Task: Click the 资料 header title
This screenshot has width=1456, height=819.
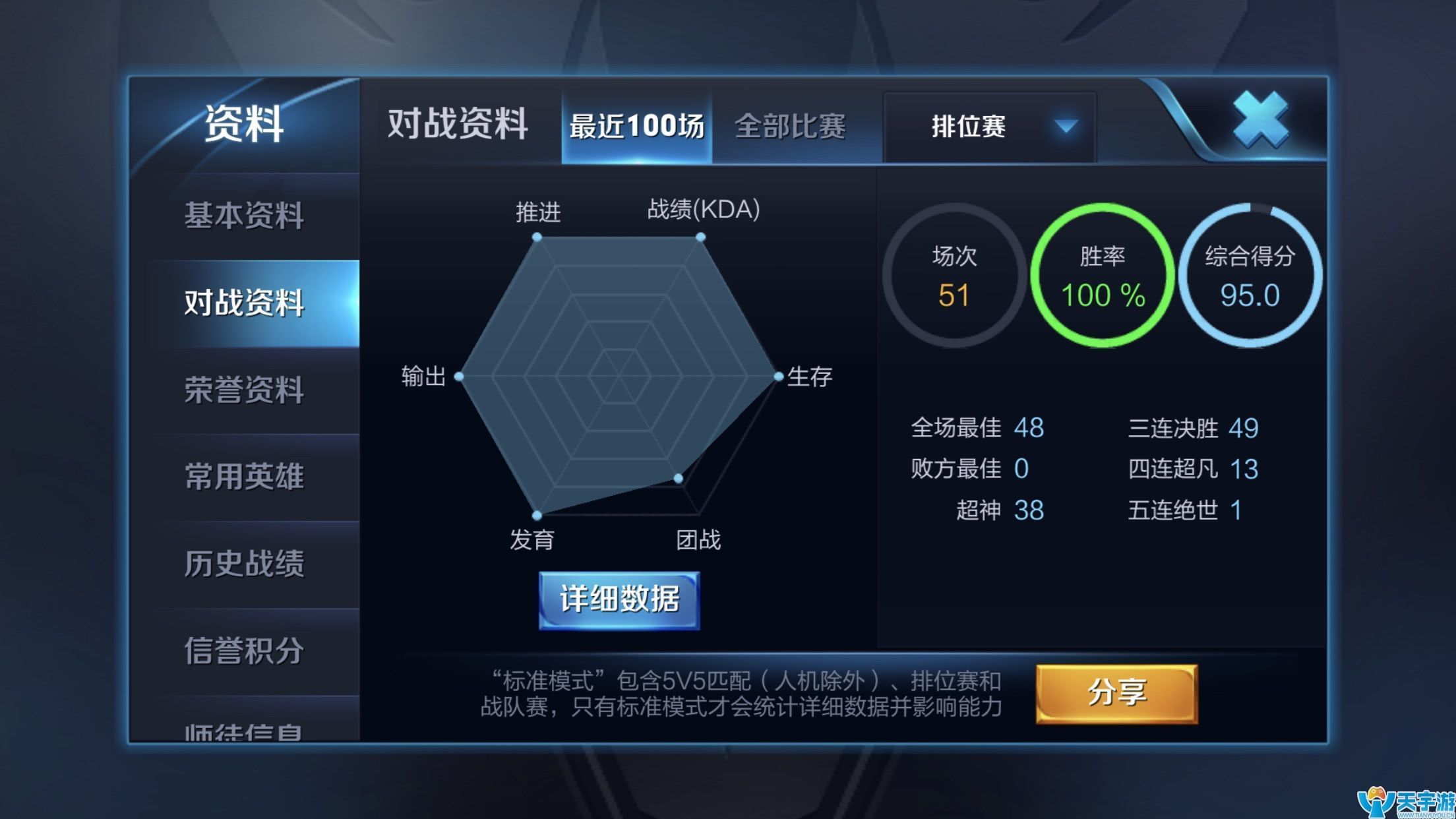Action: point(244,122)
